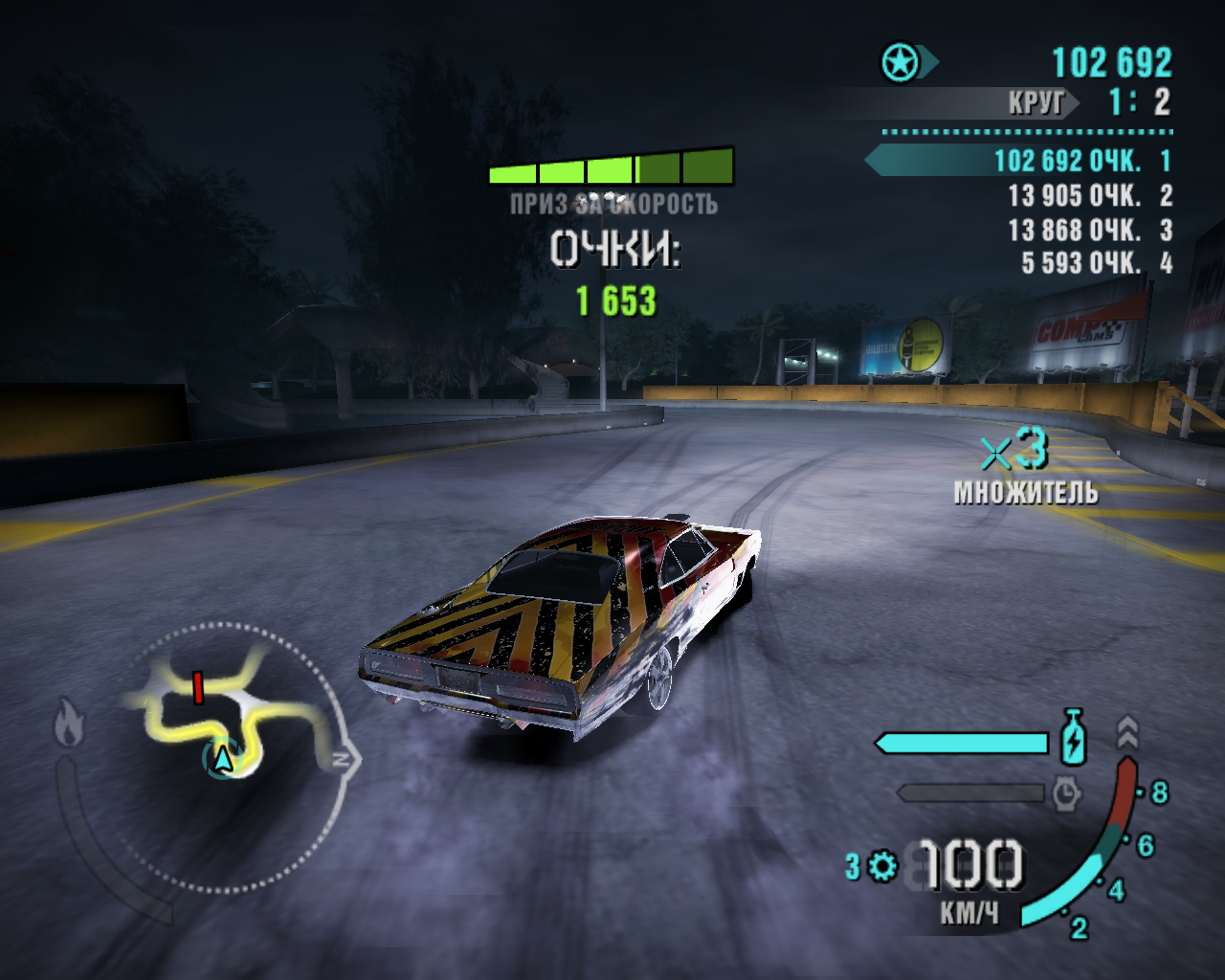
Task: Click the star badge icon near total score
Action: 901,63
